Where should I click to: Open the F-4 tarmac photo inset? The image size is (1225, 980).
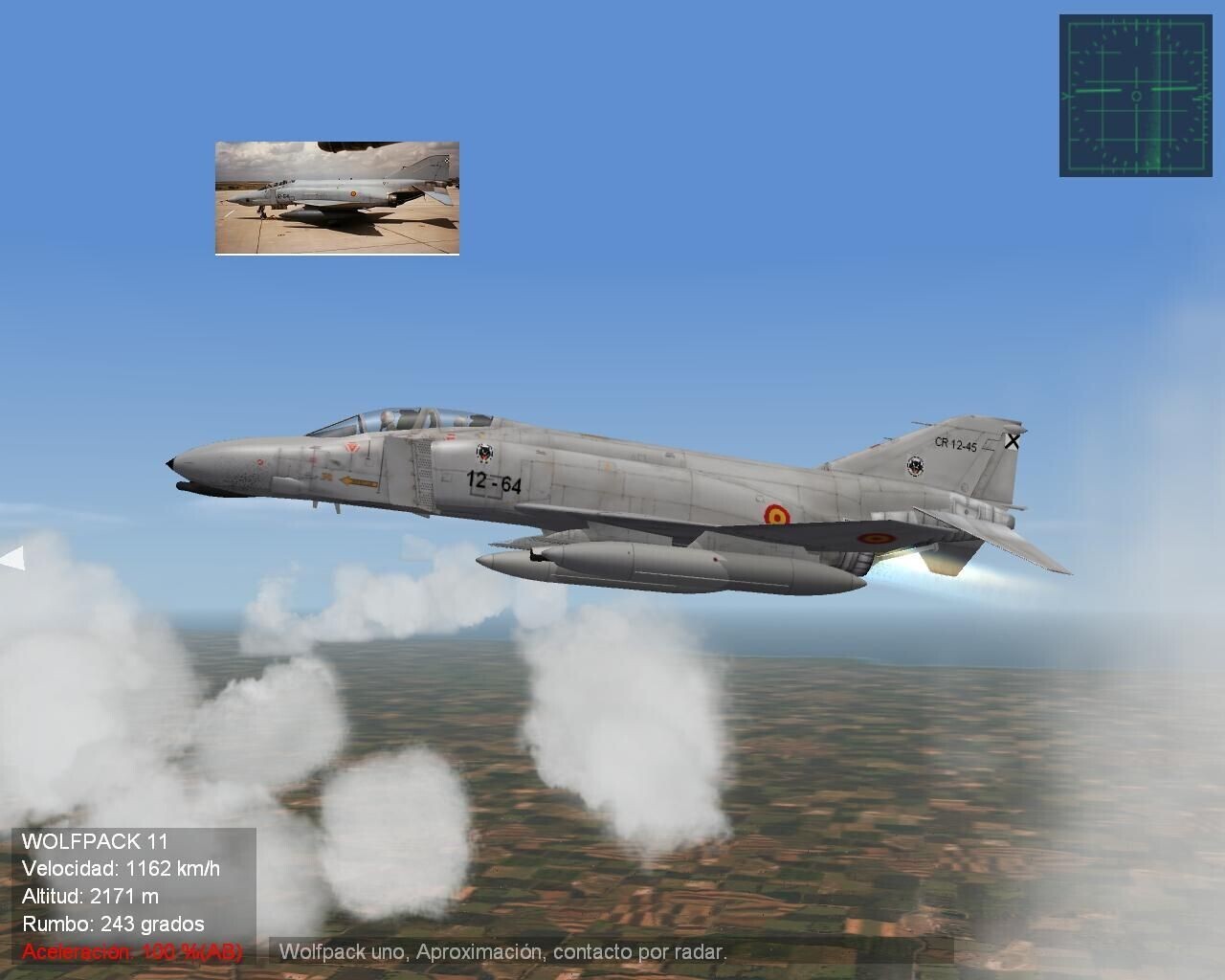tap(338, 198)
